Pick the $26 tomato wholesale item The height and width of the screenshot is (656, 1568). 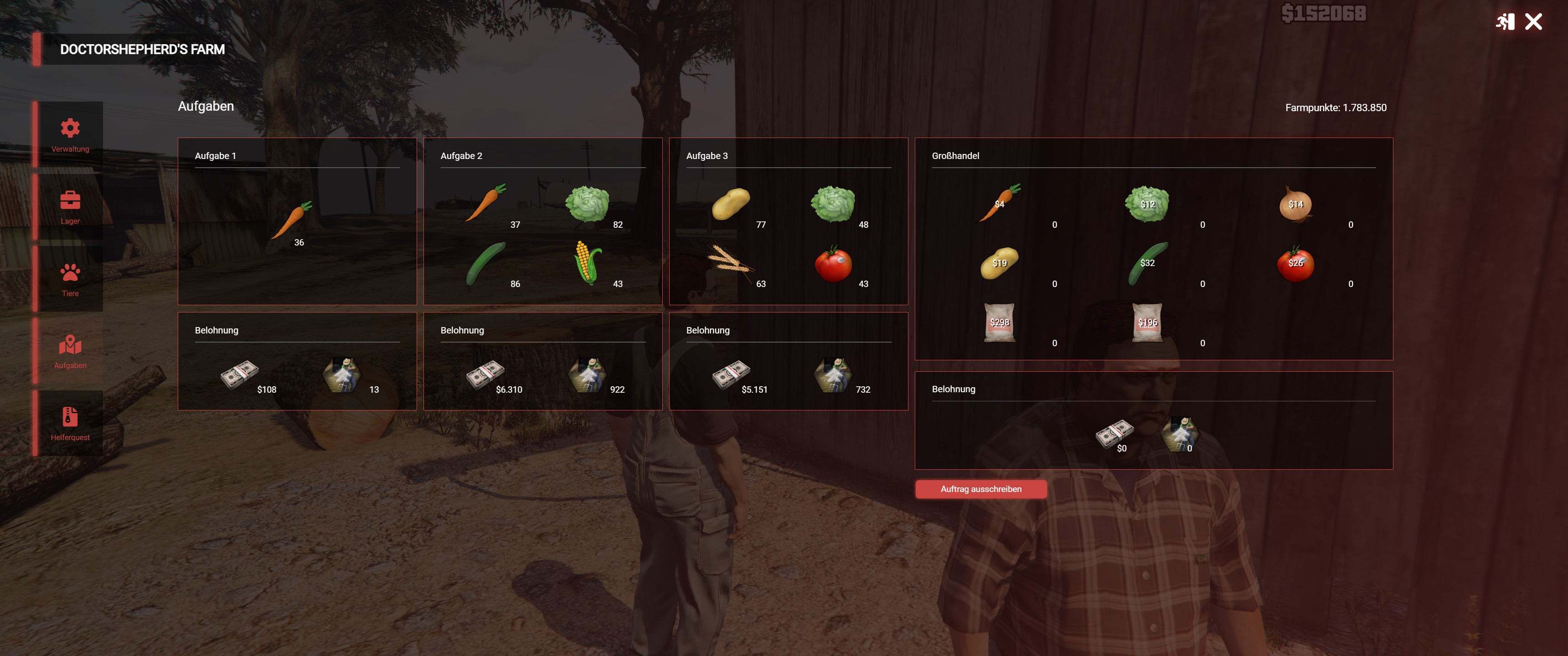pos(1295,263)
